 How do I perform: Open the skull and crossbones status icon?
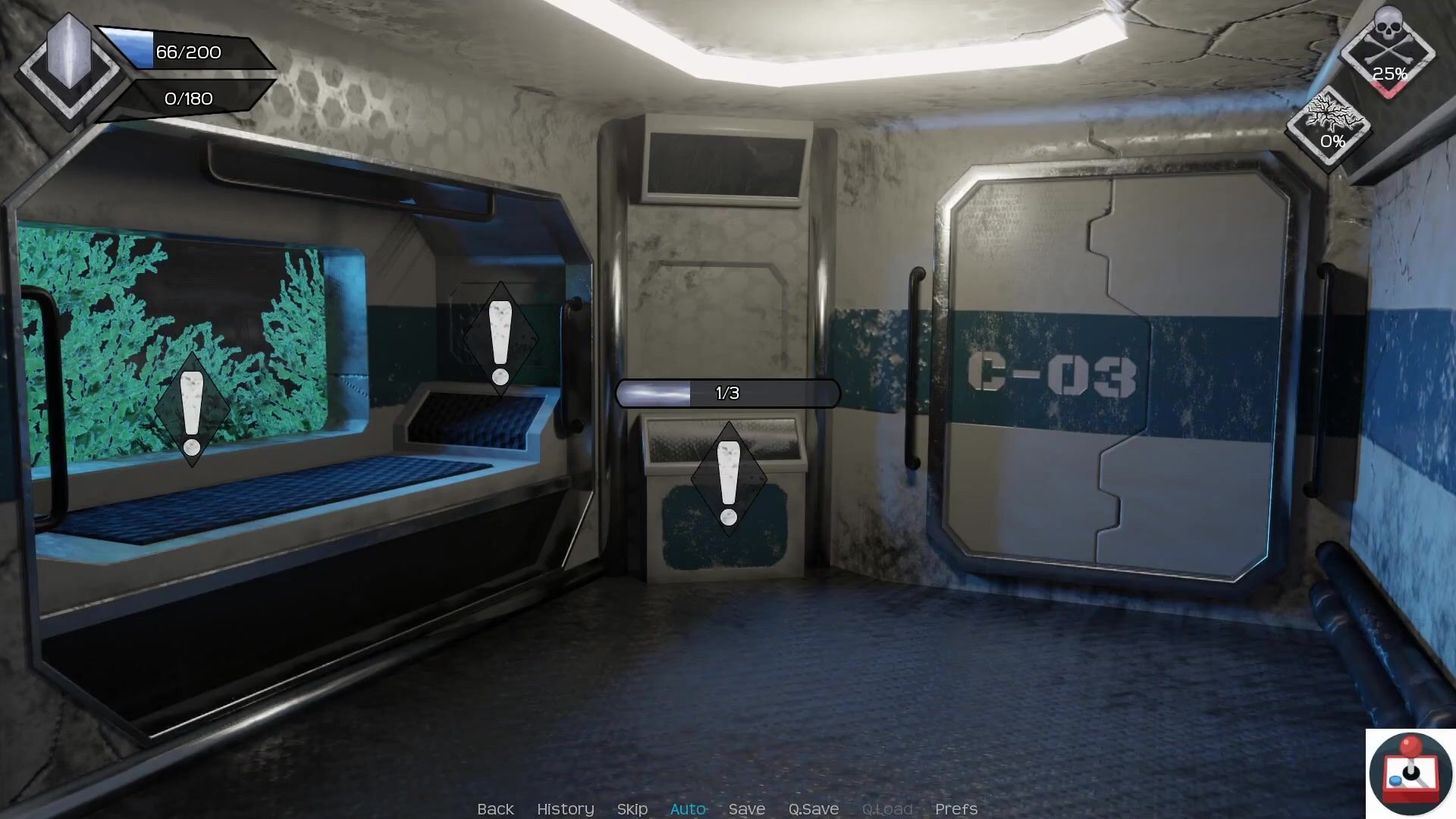point(1388,53)
